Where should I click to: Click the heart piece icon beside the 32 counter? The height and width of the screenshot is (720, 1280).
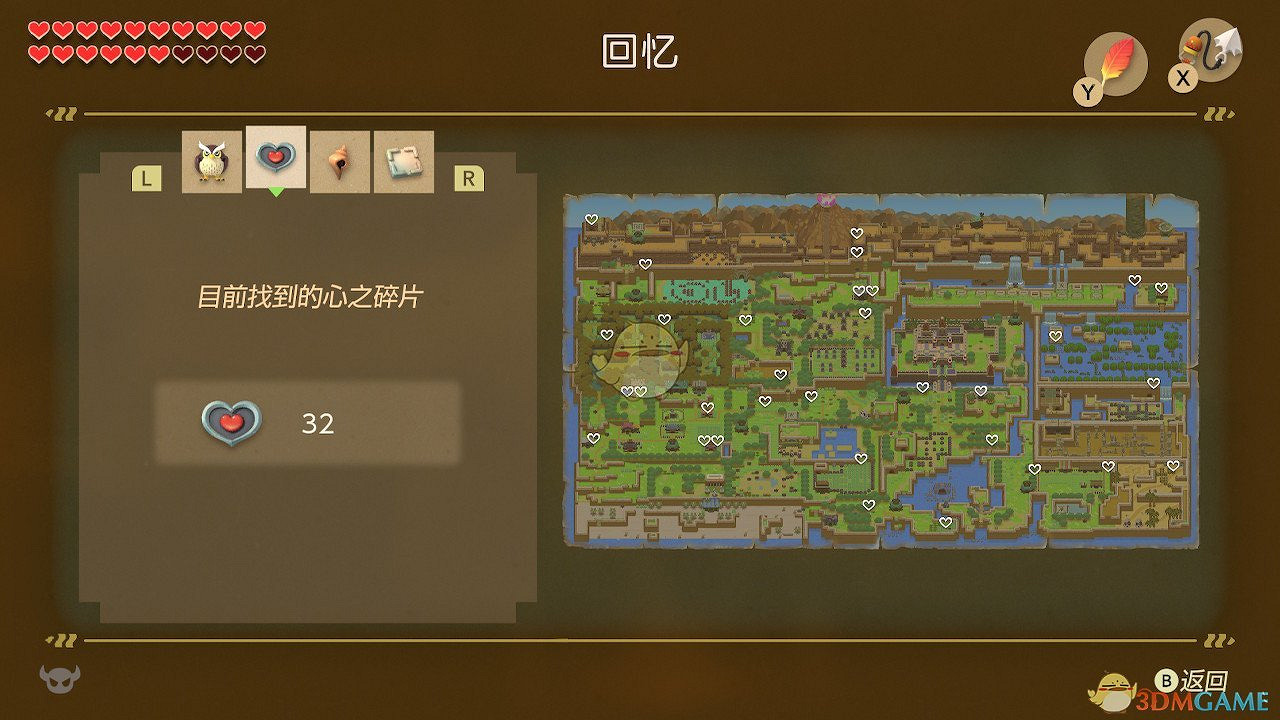tap(232, 424)
